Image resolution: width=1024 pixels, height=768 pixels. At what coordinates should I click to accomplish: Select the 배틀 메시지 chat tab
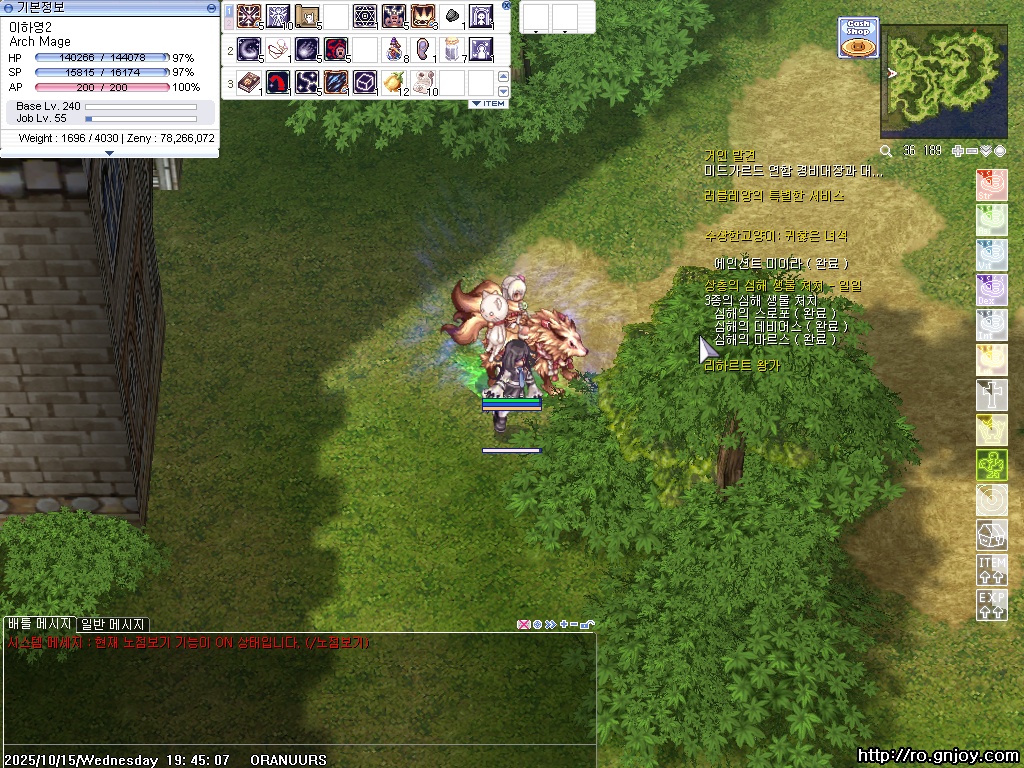tap(41, 624)
